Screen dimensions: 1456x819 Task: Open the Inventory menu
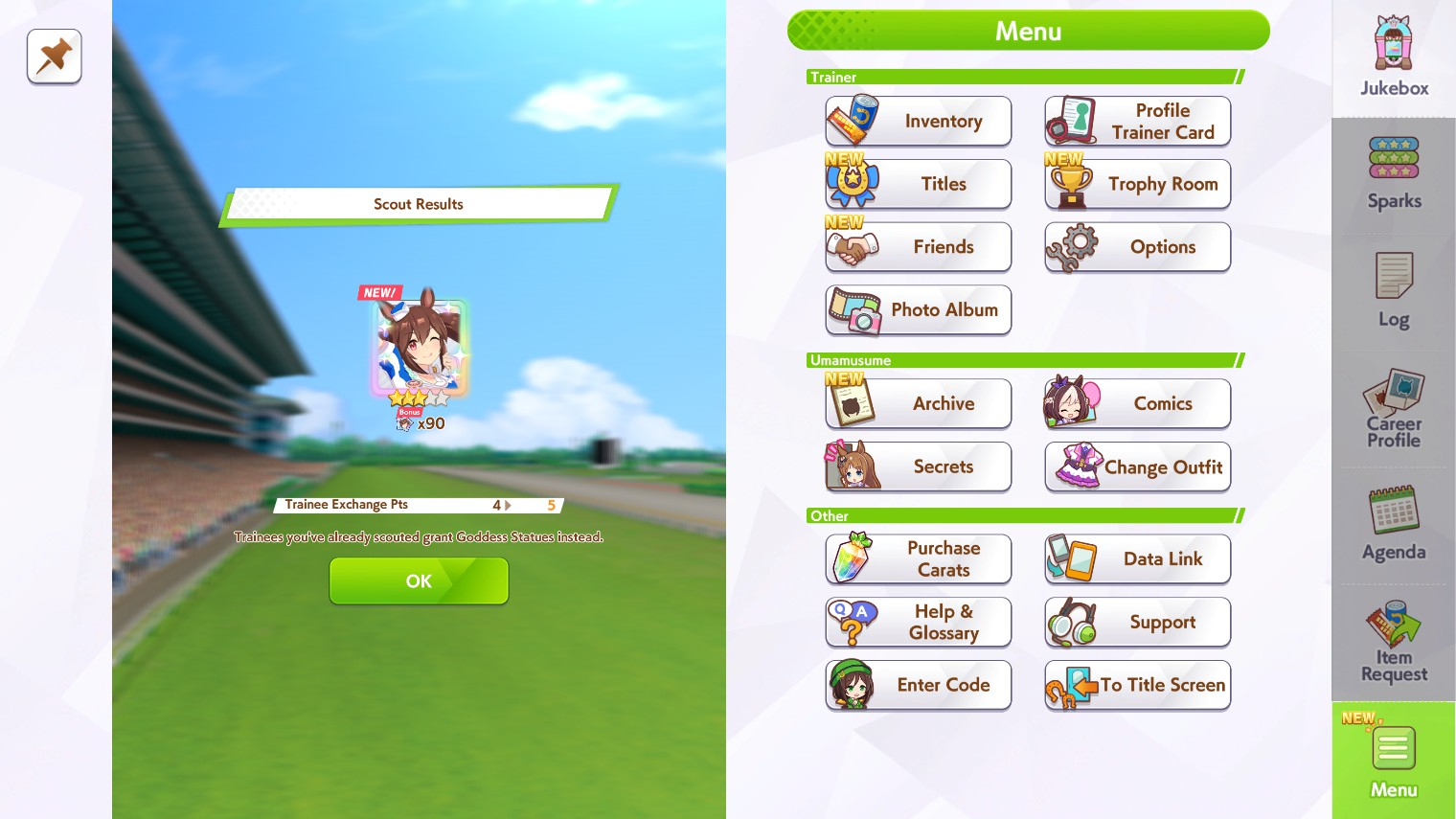point(918,121)
